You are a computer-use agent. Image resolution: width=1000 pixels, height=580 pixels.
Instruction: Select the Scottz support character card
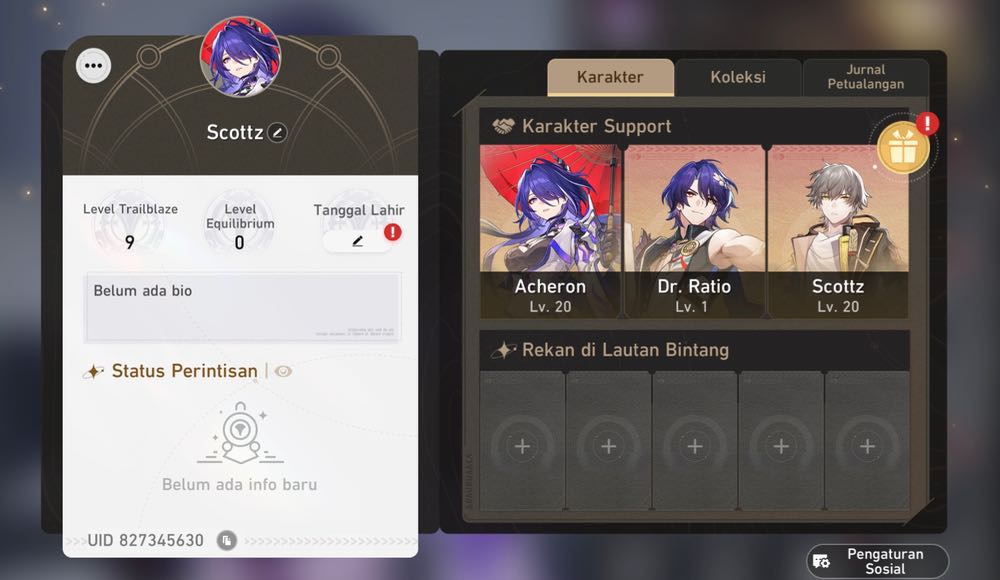click(838, 231)
